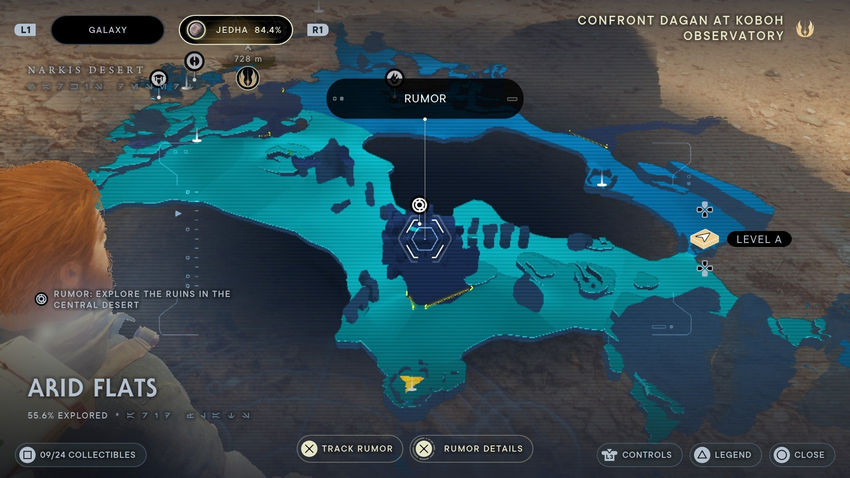View the 09/24 Collectibles list

82,455
